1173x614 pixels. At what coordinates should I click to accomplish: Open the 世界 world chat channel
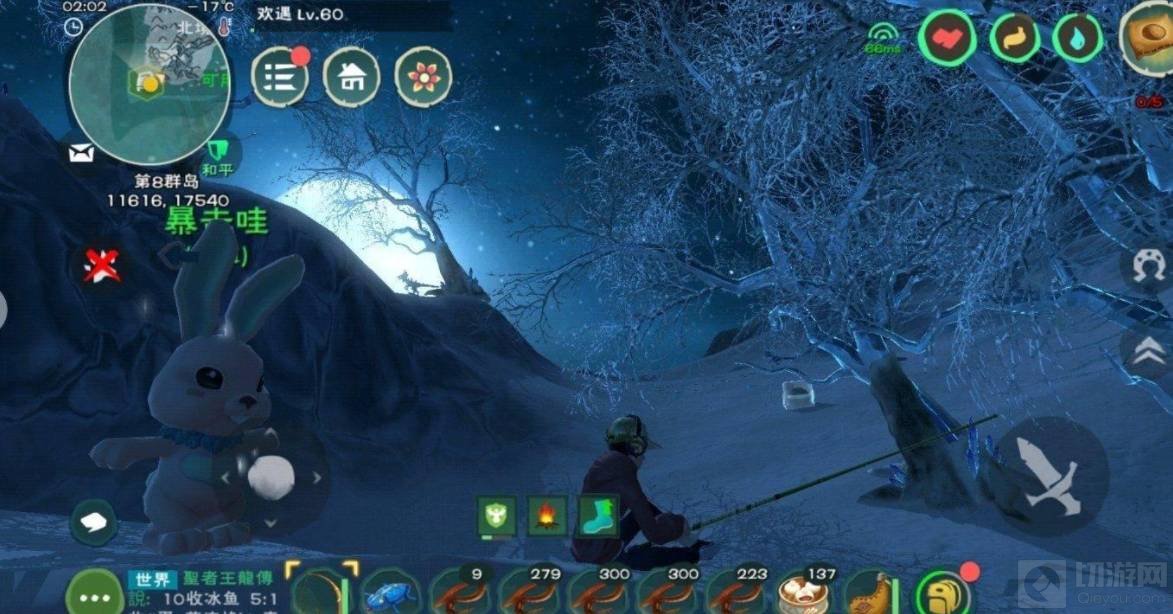[150, 579]
